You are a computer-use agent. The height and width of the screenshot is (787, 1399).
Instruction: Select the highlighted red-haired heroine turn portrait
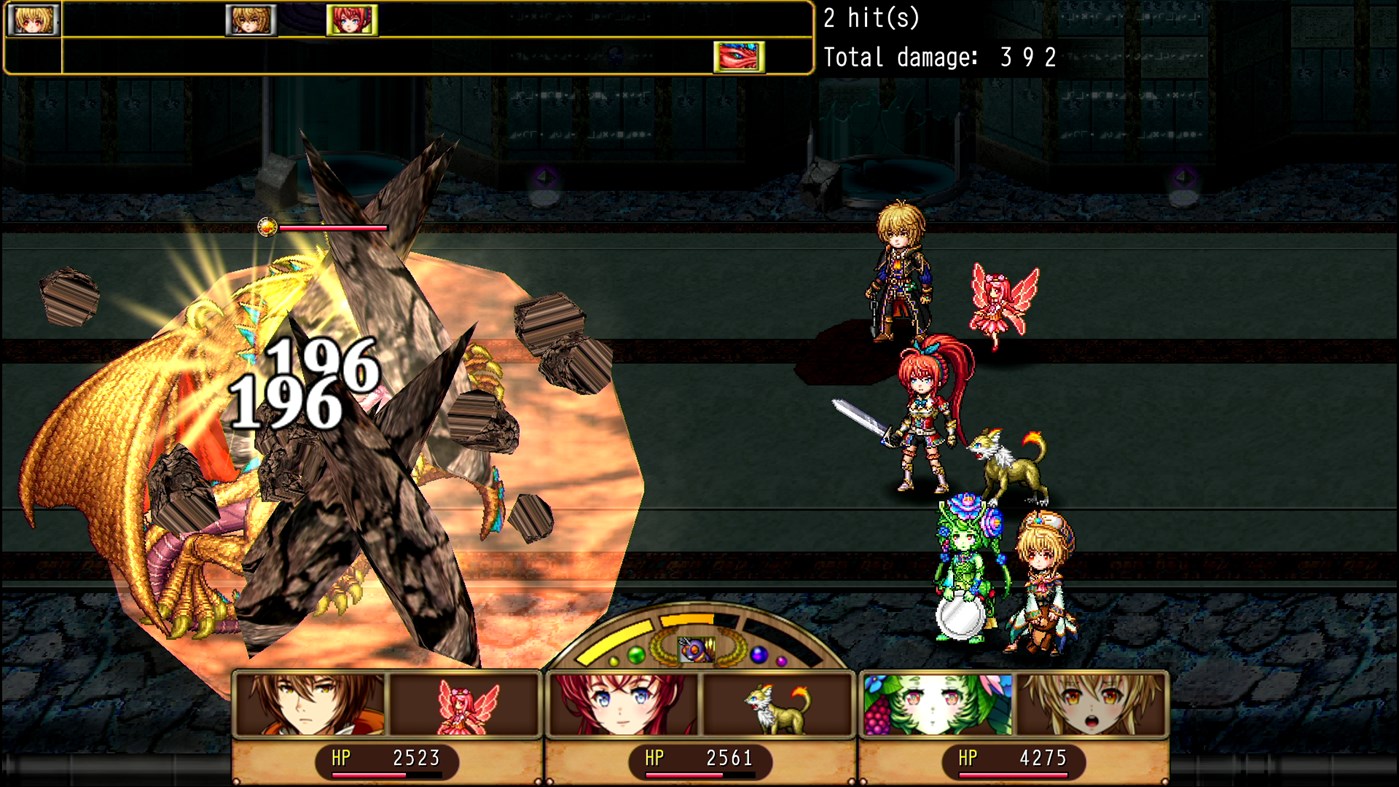pyautogui.click(x=352, y=21)
